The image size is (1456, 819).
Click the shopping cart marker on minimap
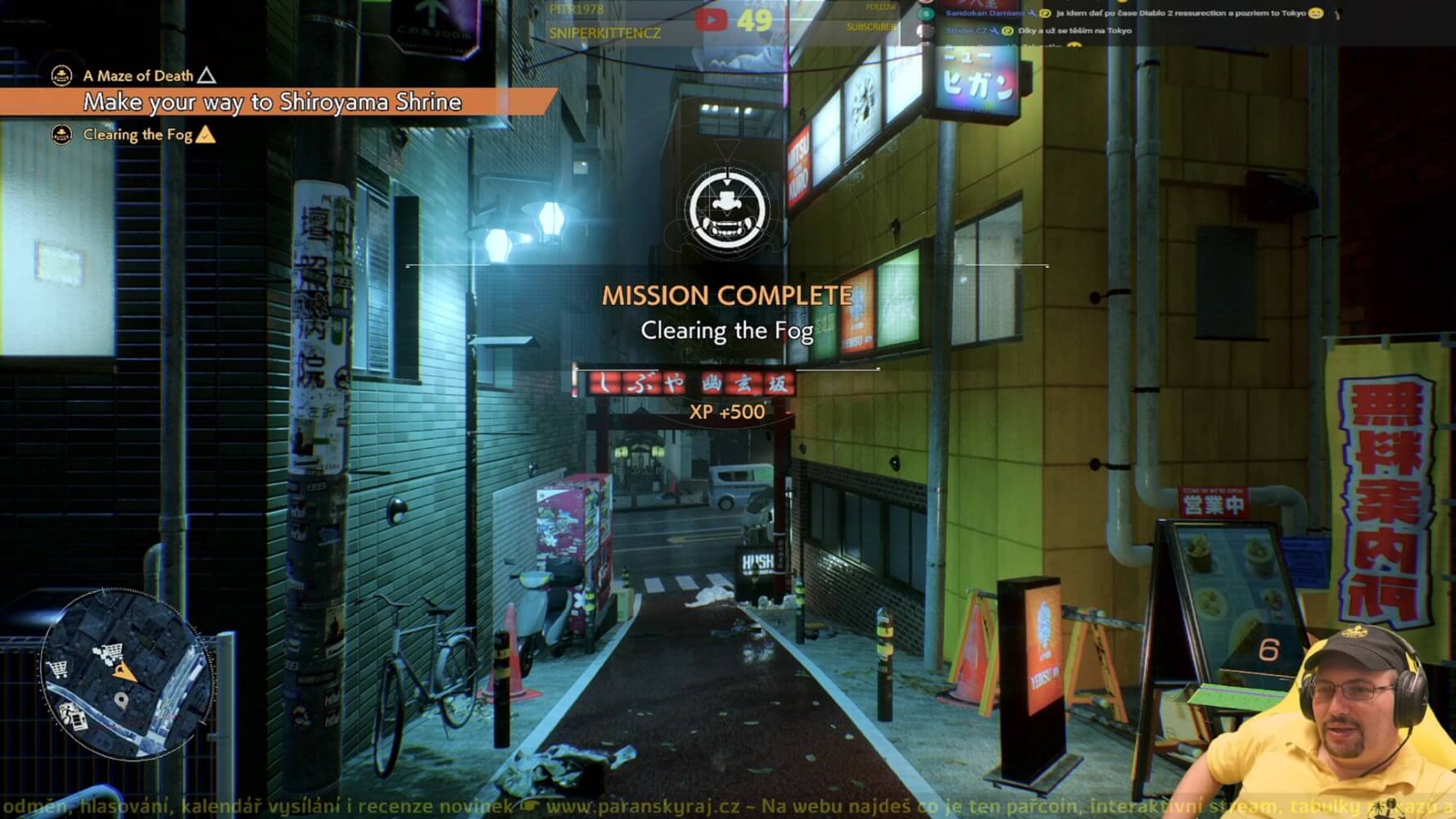57,669
